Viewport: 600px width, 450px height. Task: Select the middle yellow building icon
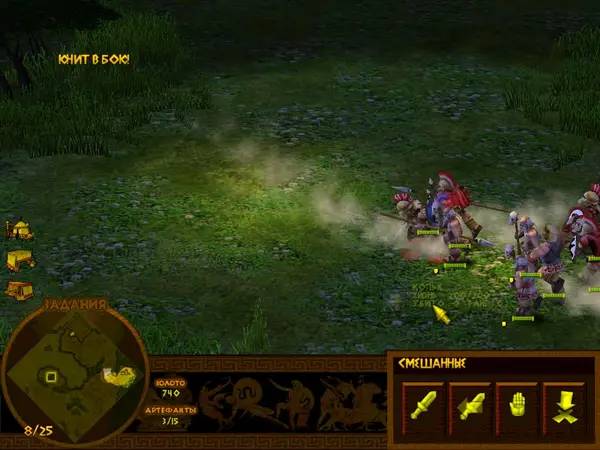18,260
